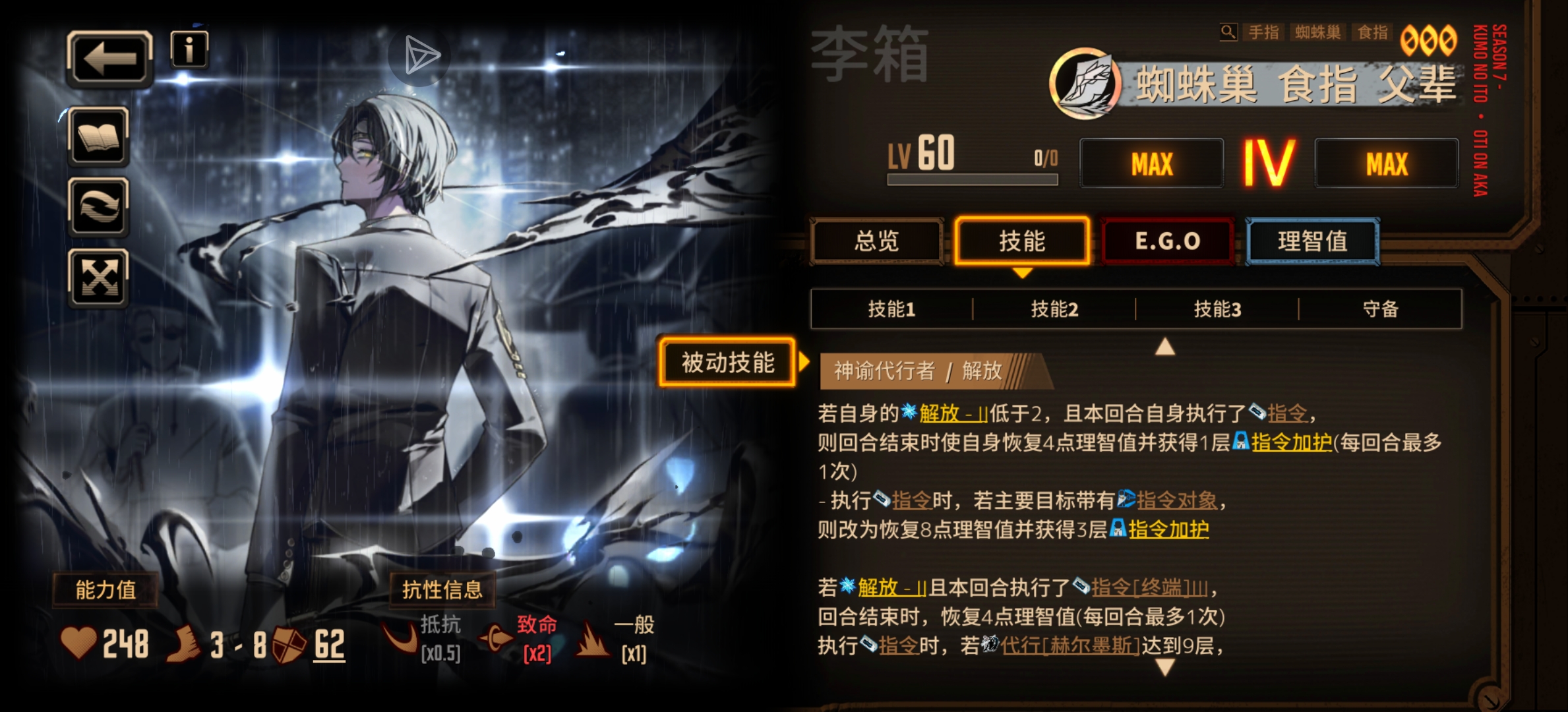Click the upper MAX uptie button
1568x712 pixels.
1151,163
